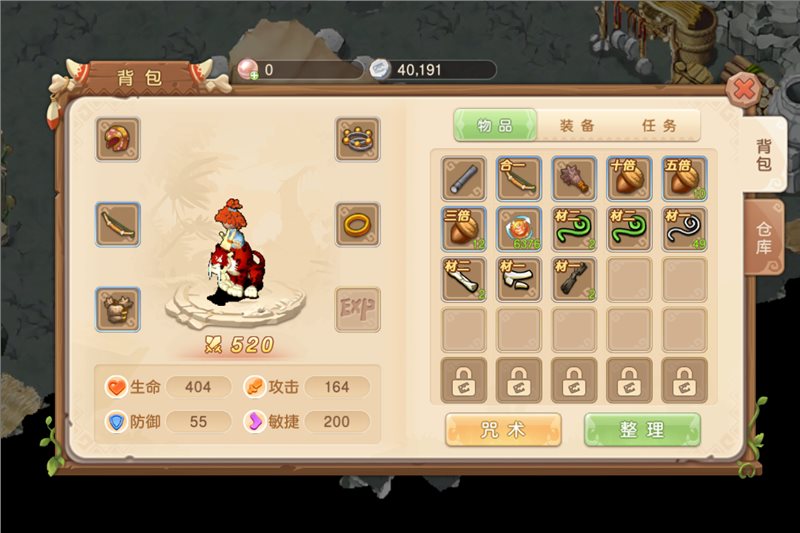Switch to the 任务 quest tab
This screenshot has height=533, width=800.
(x=657, y=125)
